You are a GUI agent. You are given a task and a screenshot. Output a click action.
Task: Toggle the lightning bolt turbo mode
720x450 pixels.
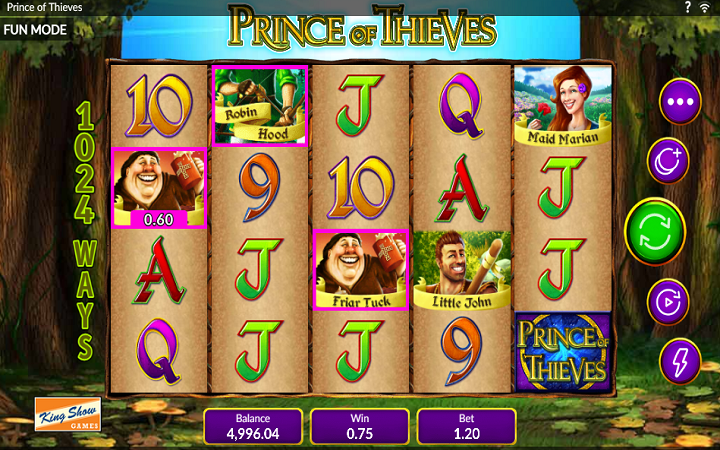click(680, 361)
